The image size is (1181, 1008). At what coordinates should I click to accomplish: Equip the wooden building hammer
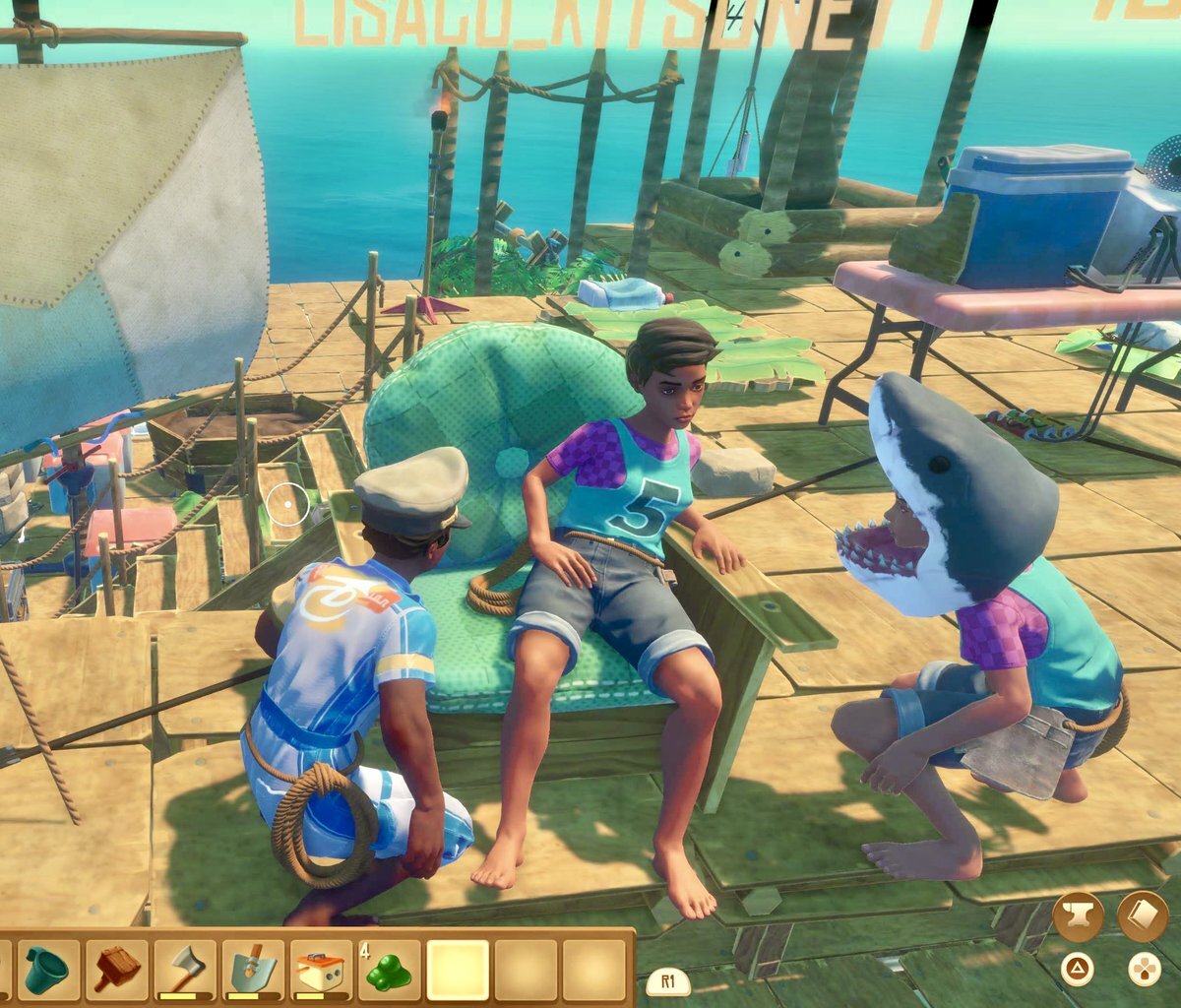[x=116, y=970]
